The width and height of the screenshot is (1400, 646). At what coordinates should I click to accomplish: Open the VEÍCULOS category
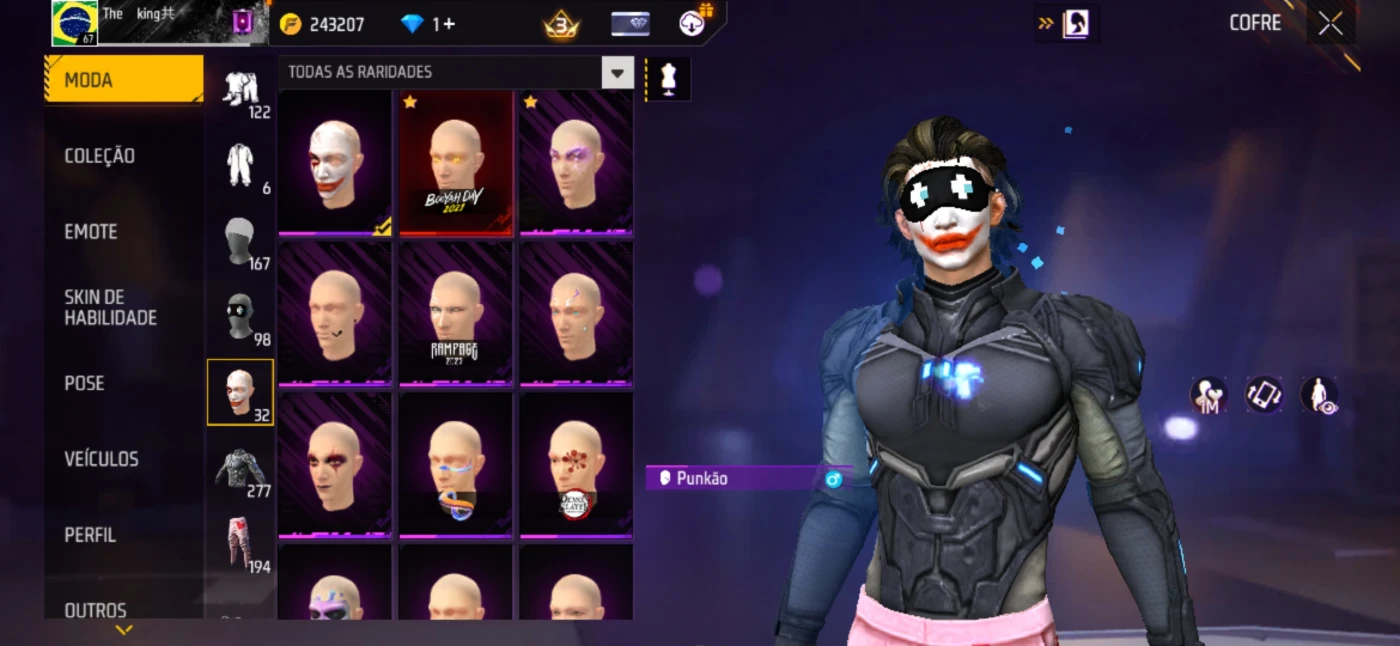101,459
